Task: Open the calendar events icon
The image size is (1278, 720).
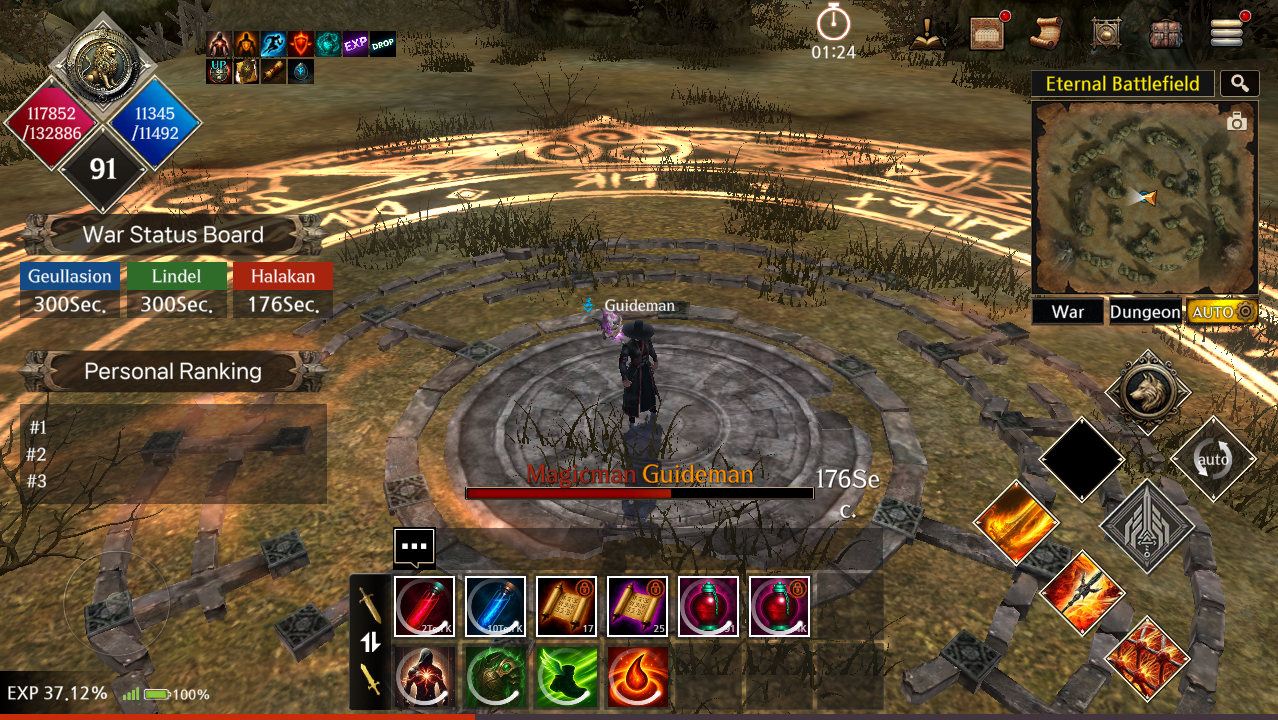Action: click(x=987, y=33)
